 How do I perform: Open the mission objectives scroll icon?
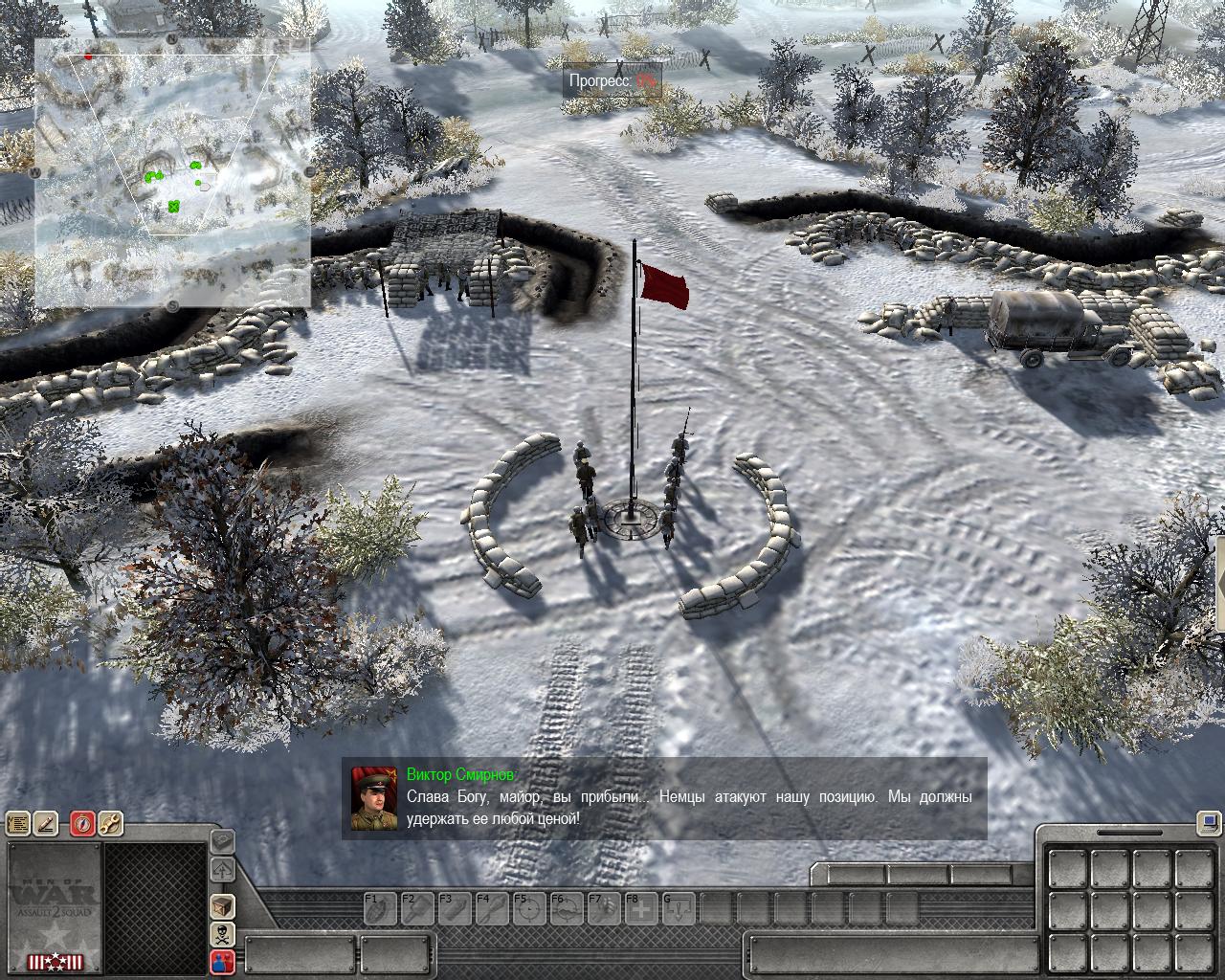[x=17, y=824]
